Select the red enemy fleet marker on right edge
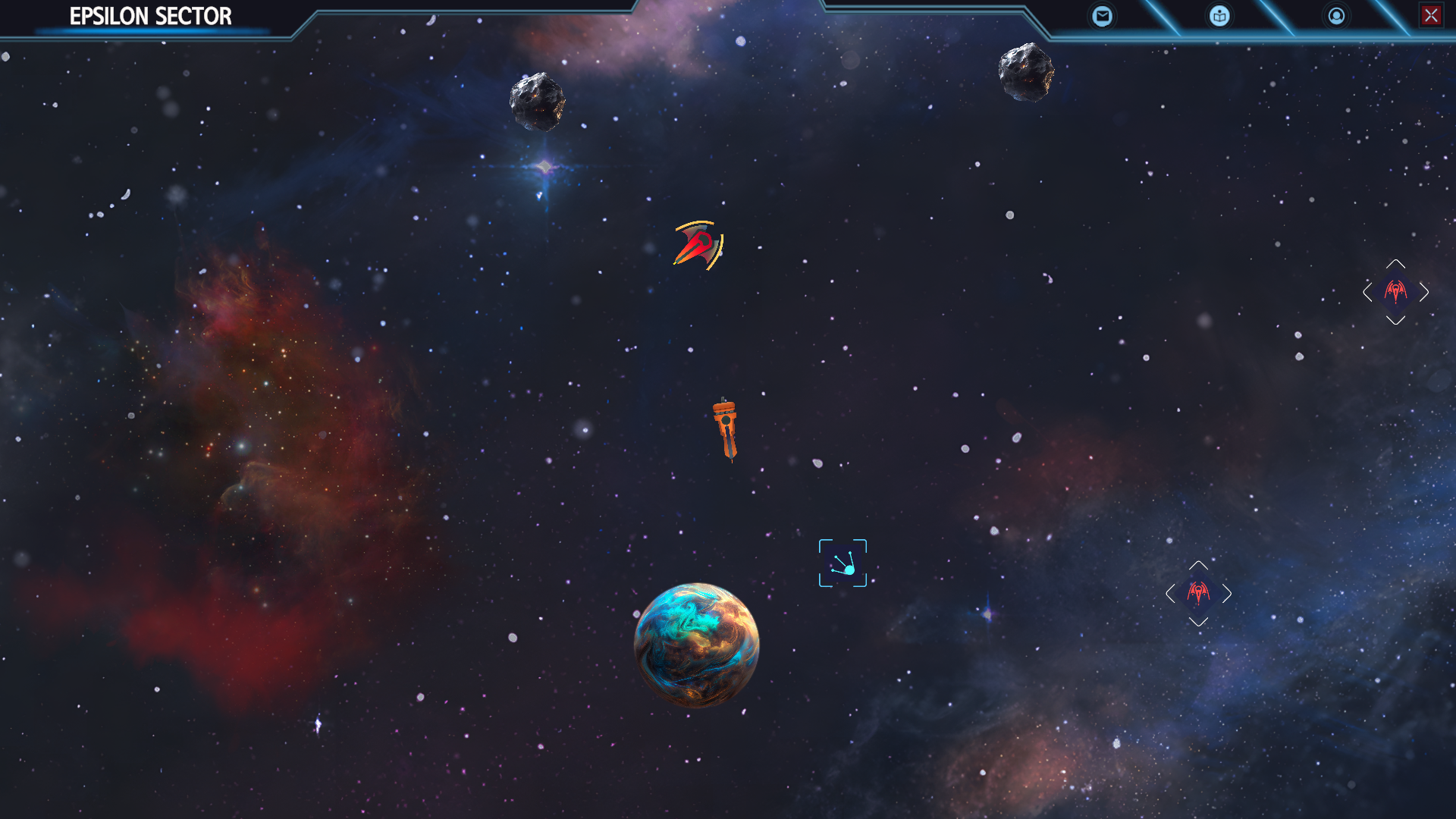This screenshot has width=1456, height=819. pyautogui.click(x=1396, y=292)
